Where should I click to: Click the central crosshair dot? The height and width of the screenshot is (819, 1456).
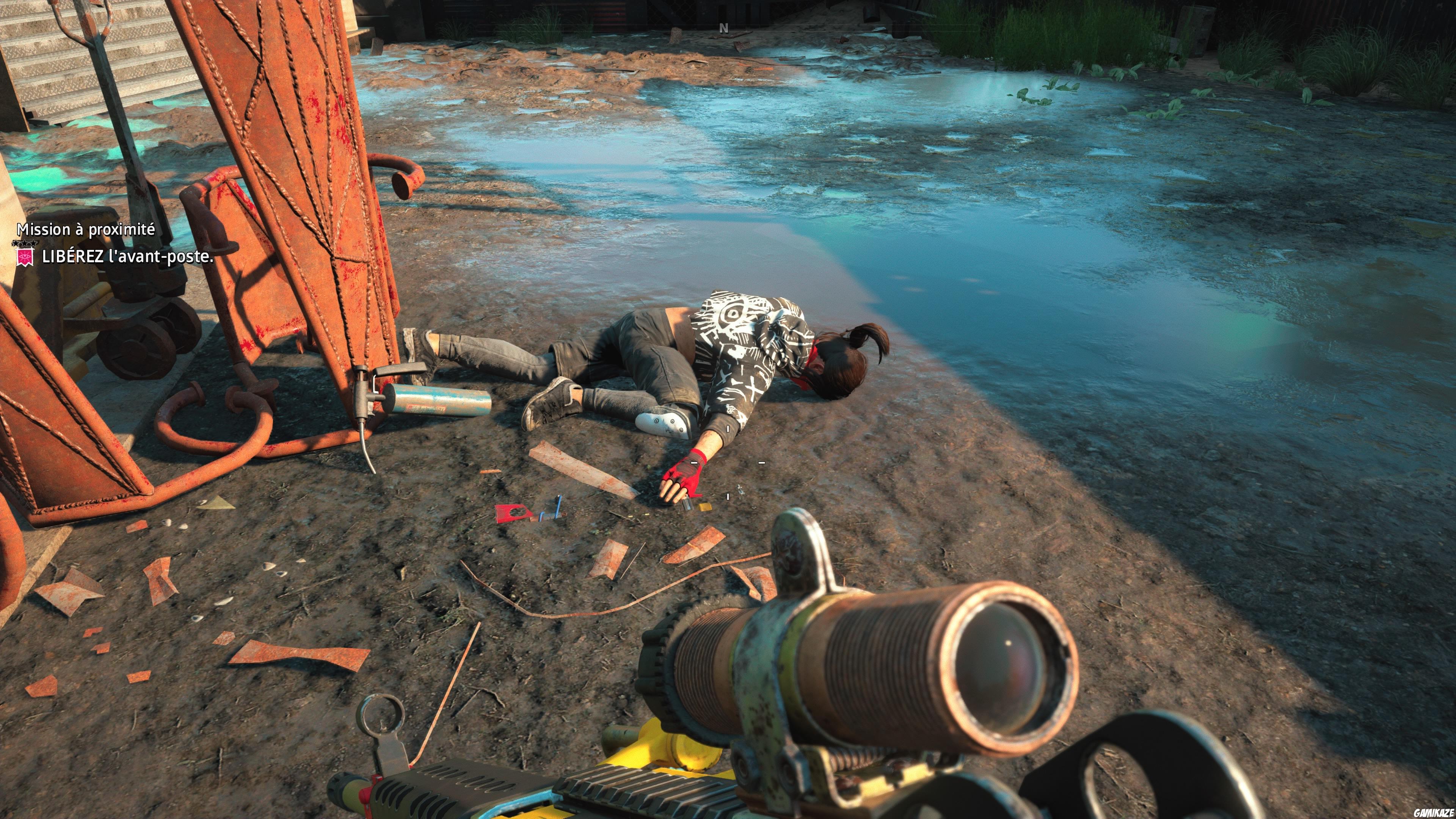(728, 462)
